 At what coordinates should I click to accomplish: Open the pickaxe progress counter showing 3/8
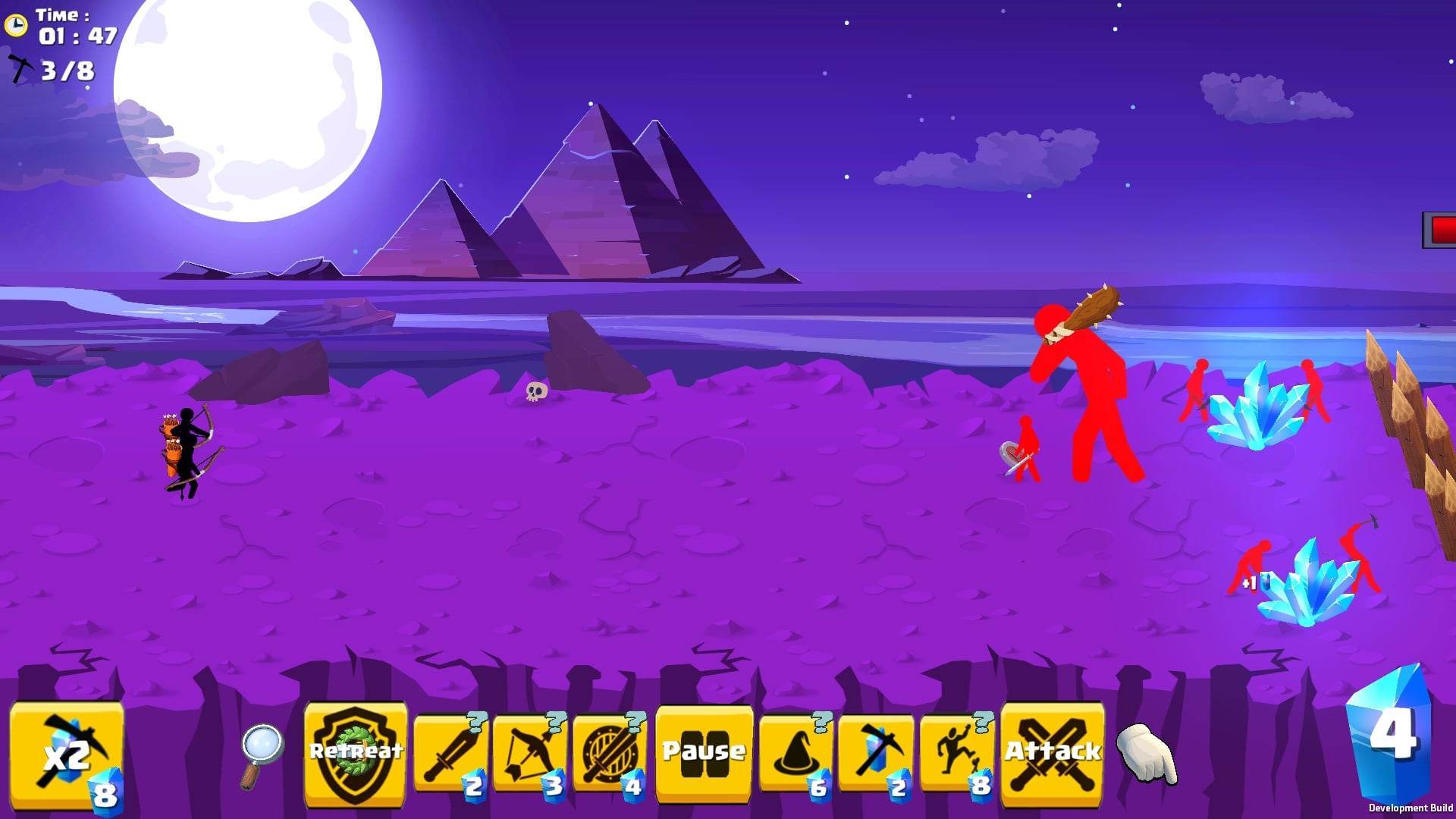pyautogui.click(x=45, y=70)
